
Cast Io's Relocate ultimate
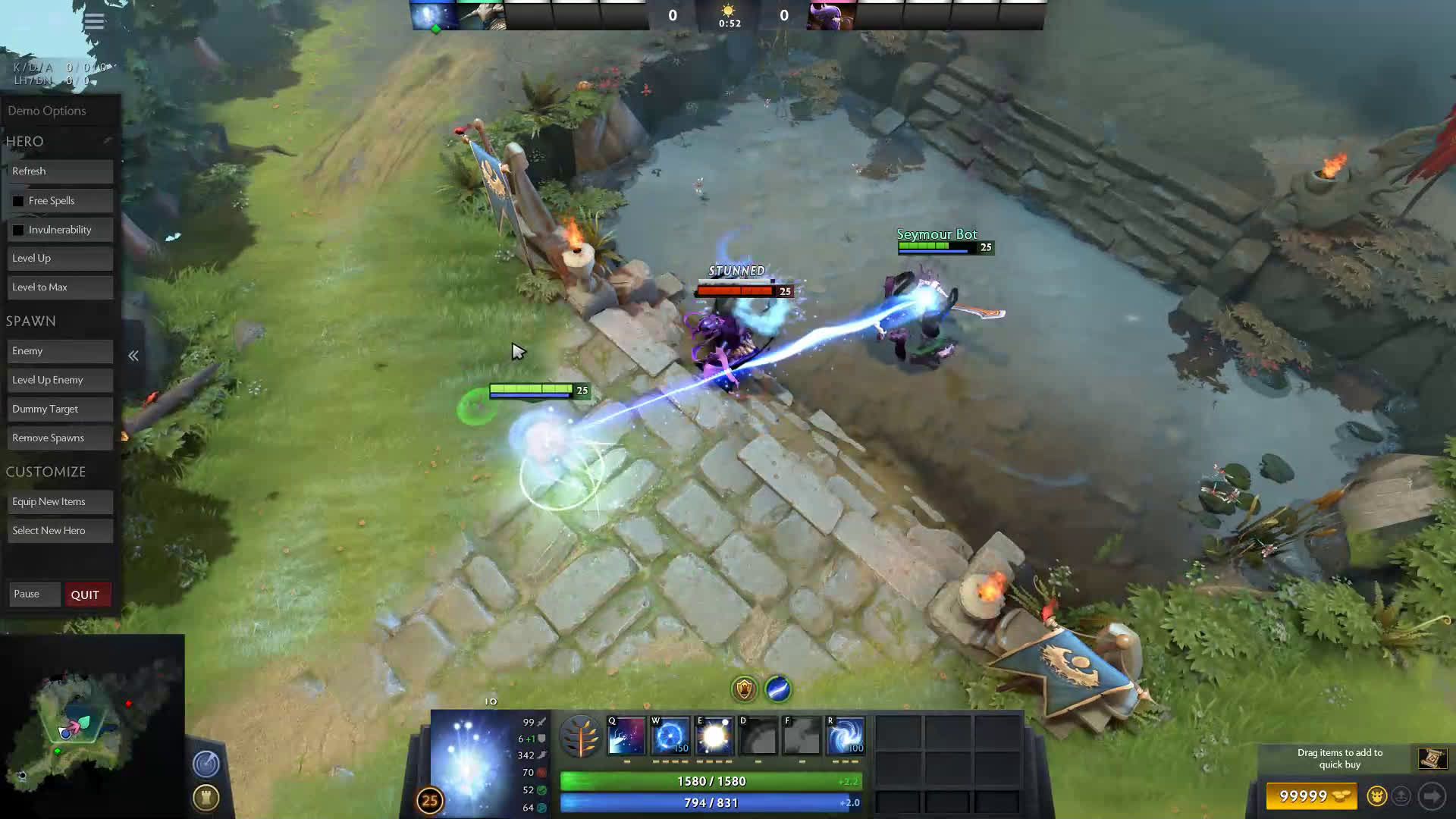coord(846,736)
